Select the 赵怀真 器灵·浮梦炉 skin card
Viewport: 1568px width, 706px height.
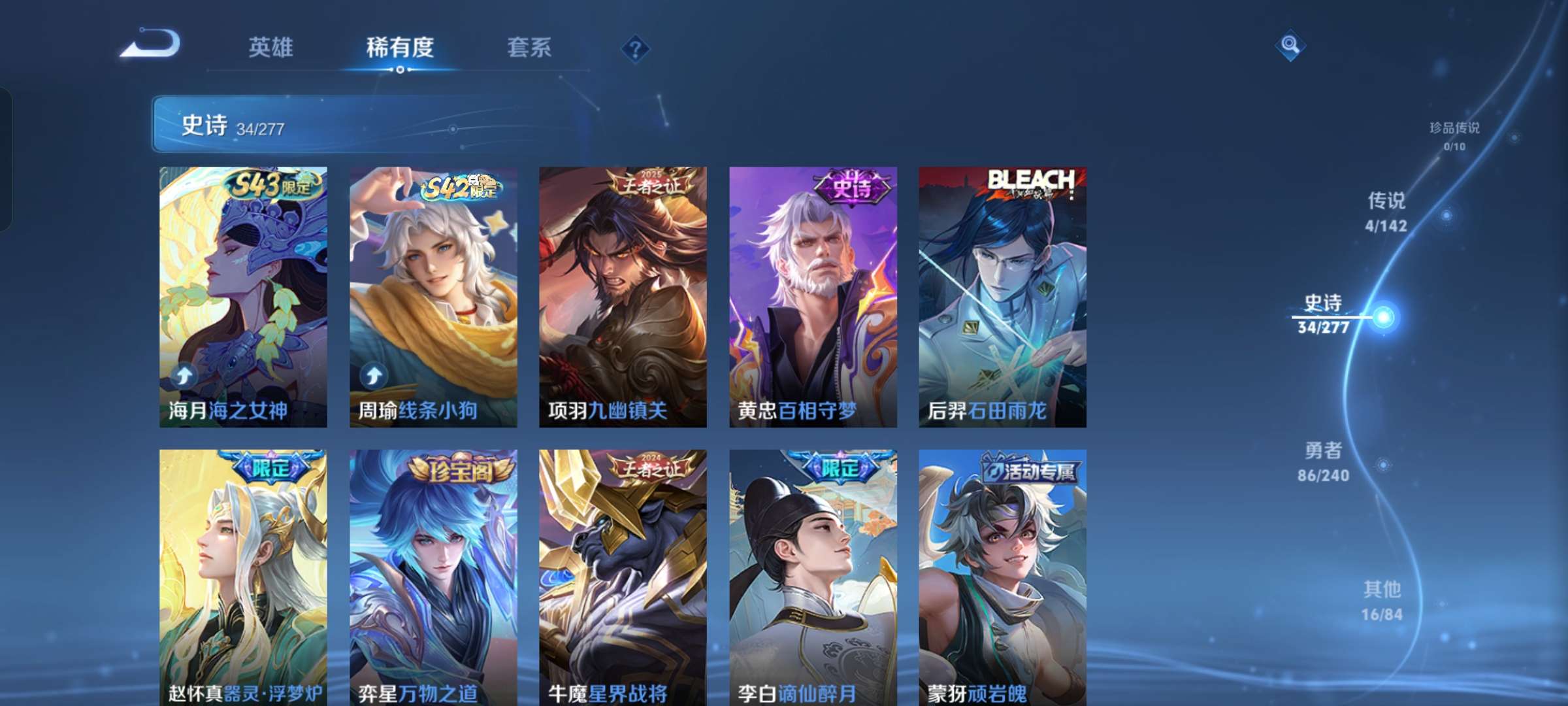243,577
